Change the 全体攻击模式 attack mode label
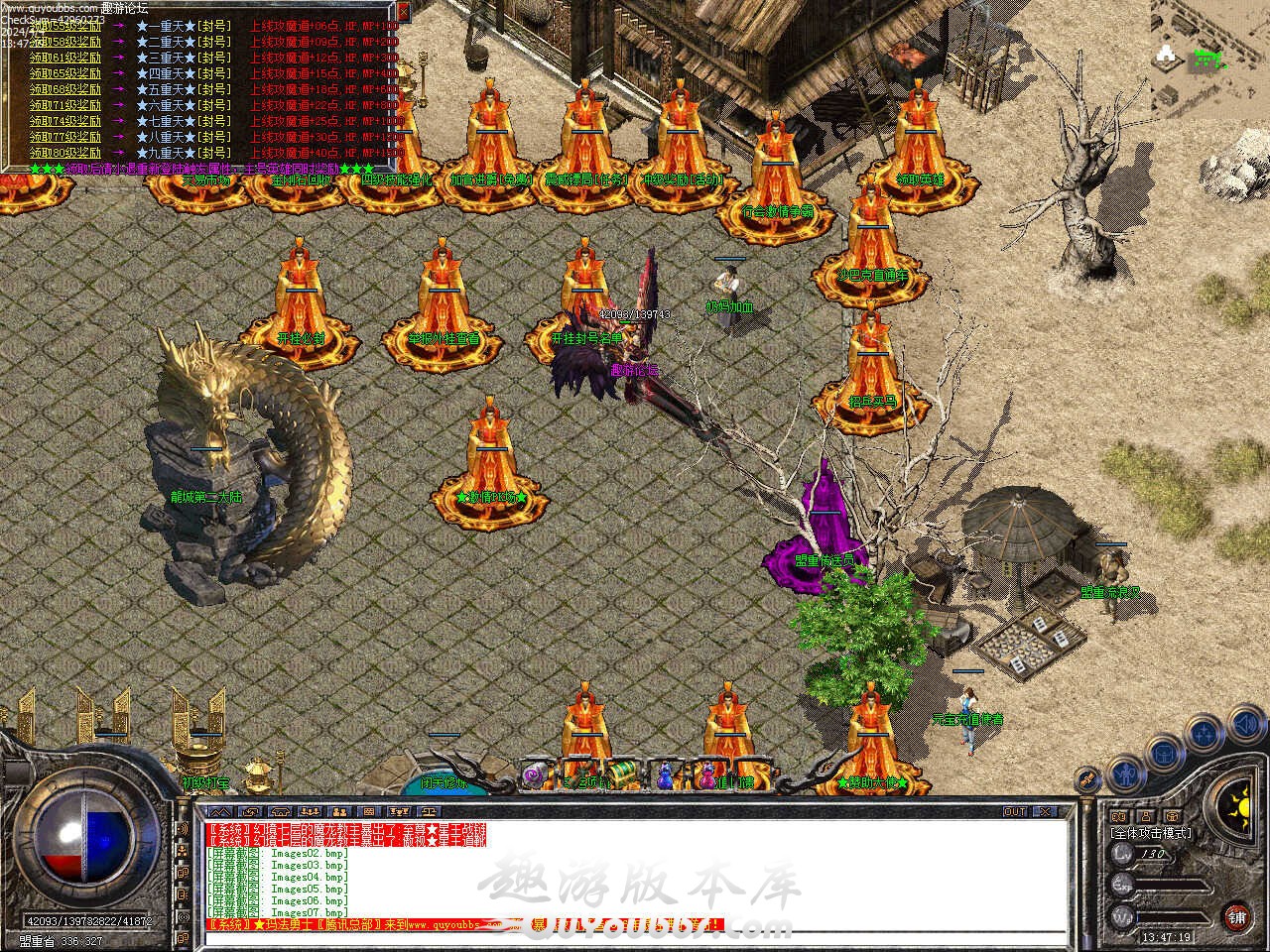Viewport: 1270px width, 952px height. [1151, 833]
